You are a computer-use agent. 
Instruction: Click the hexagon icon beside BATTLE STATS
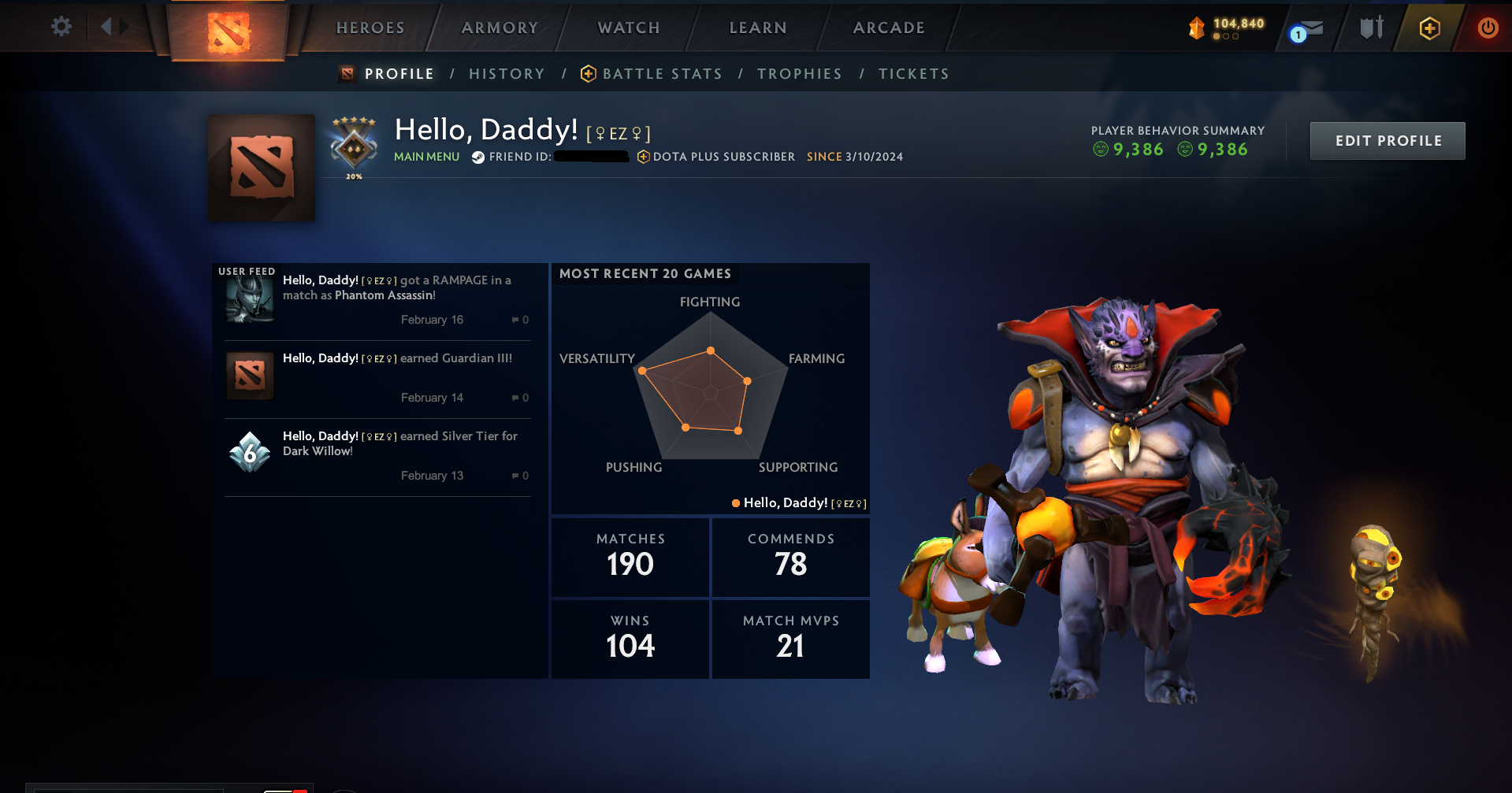587,73
